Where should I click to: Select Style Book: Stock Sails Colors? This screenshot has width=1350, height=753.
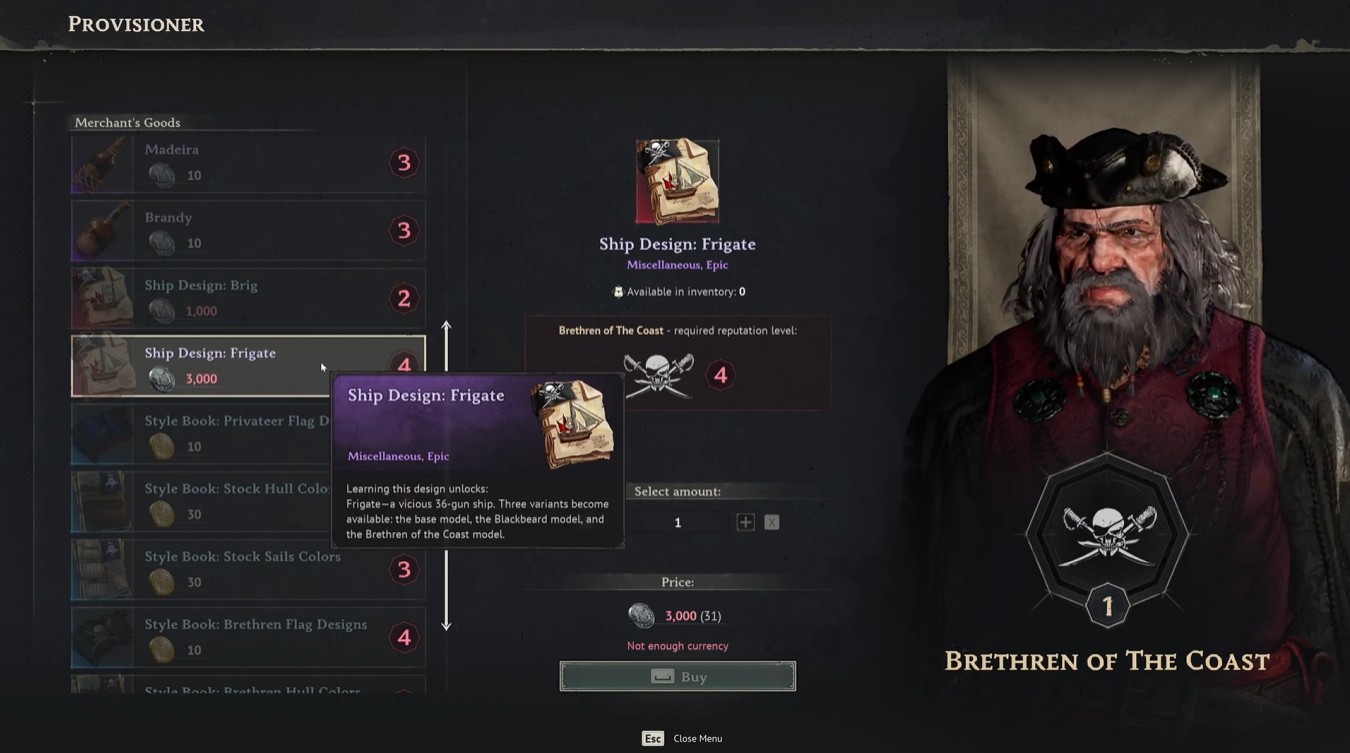point(247,570)
